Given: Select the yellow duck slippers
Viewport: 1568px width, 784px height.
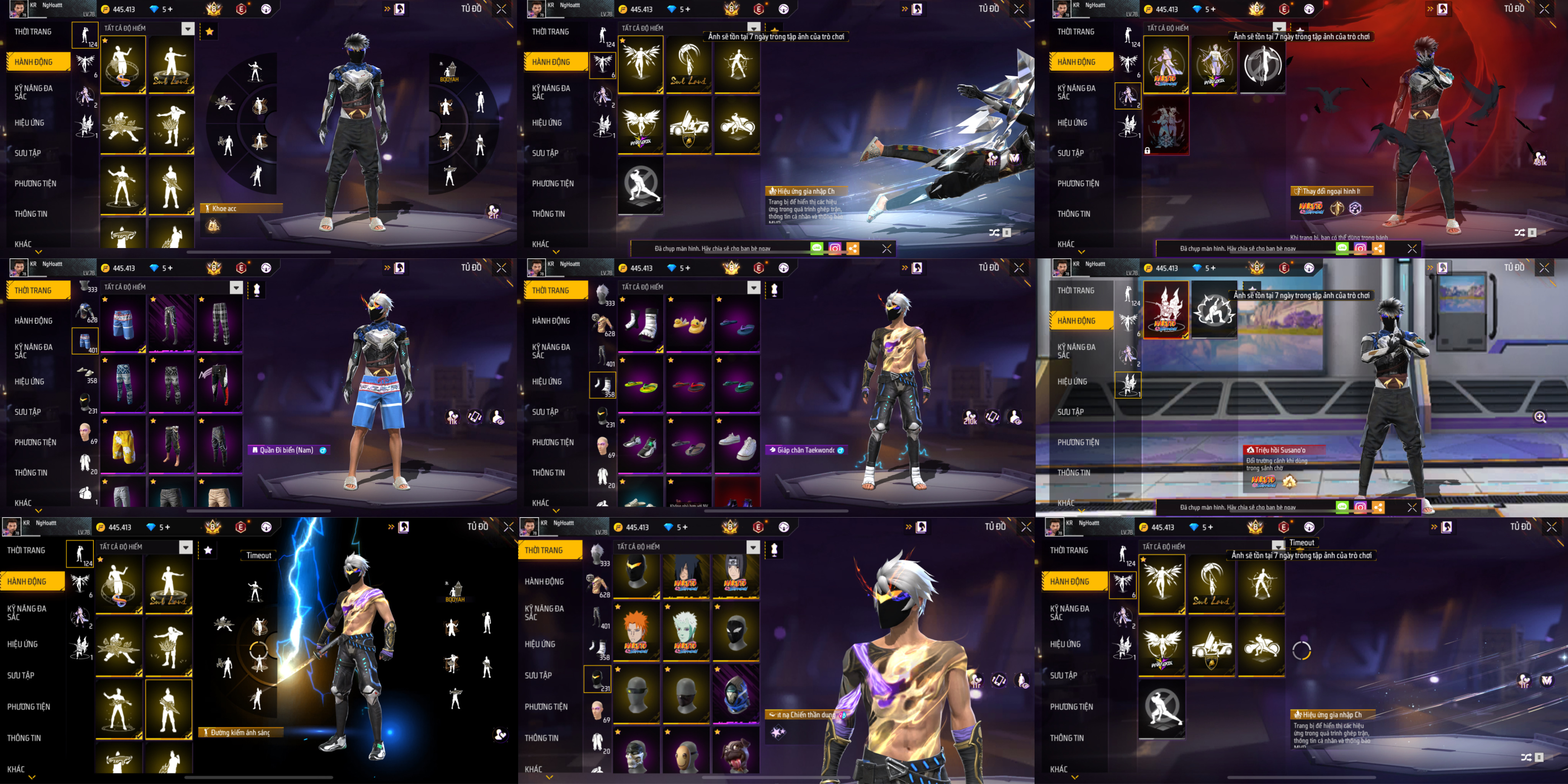Looking at the screenshot, I should (x=688, y=323).
